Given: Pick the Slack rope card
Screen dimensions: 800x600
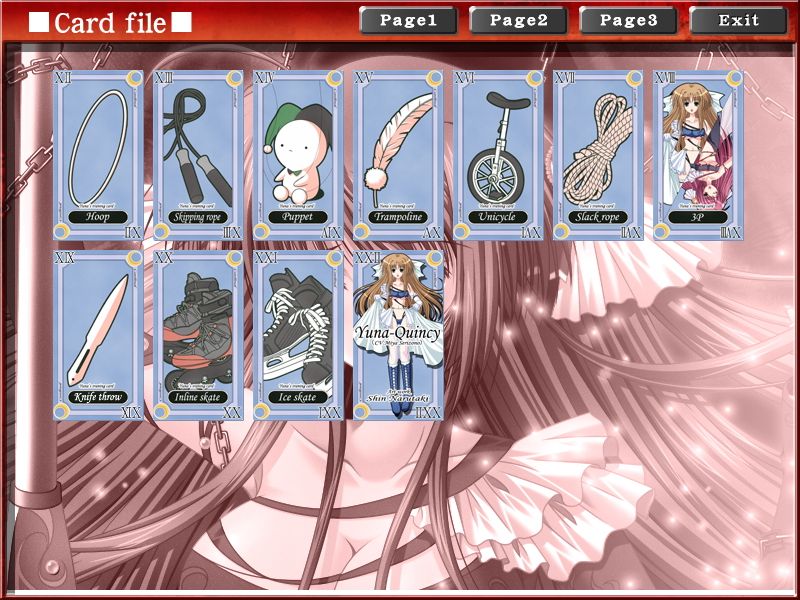Looking at the screenshot, I should click(598, 155).
